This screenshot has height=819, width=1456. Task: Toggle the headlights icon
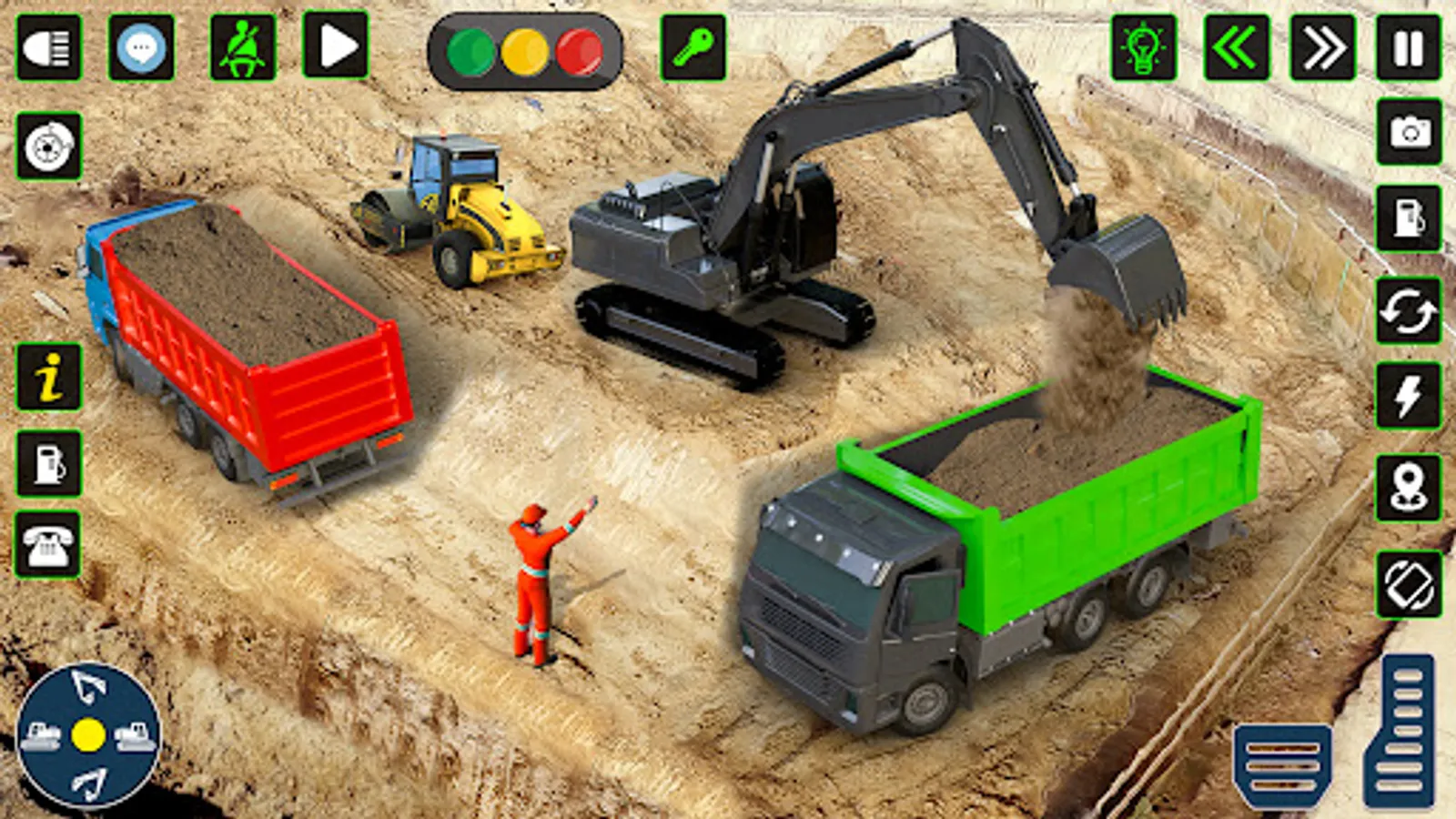pyautogui.click(x=50, y=47)
